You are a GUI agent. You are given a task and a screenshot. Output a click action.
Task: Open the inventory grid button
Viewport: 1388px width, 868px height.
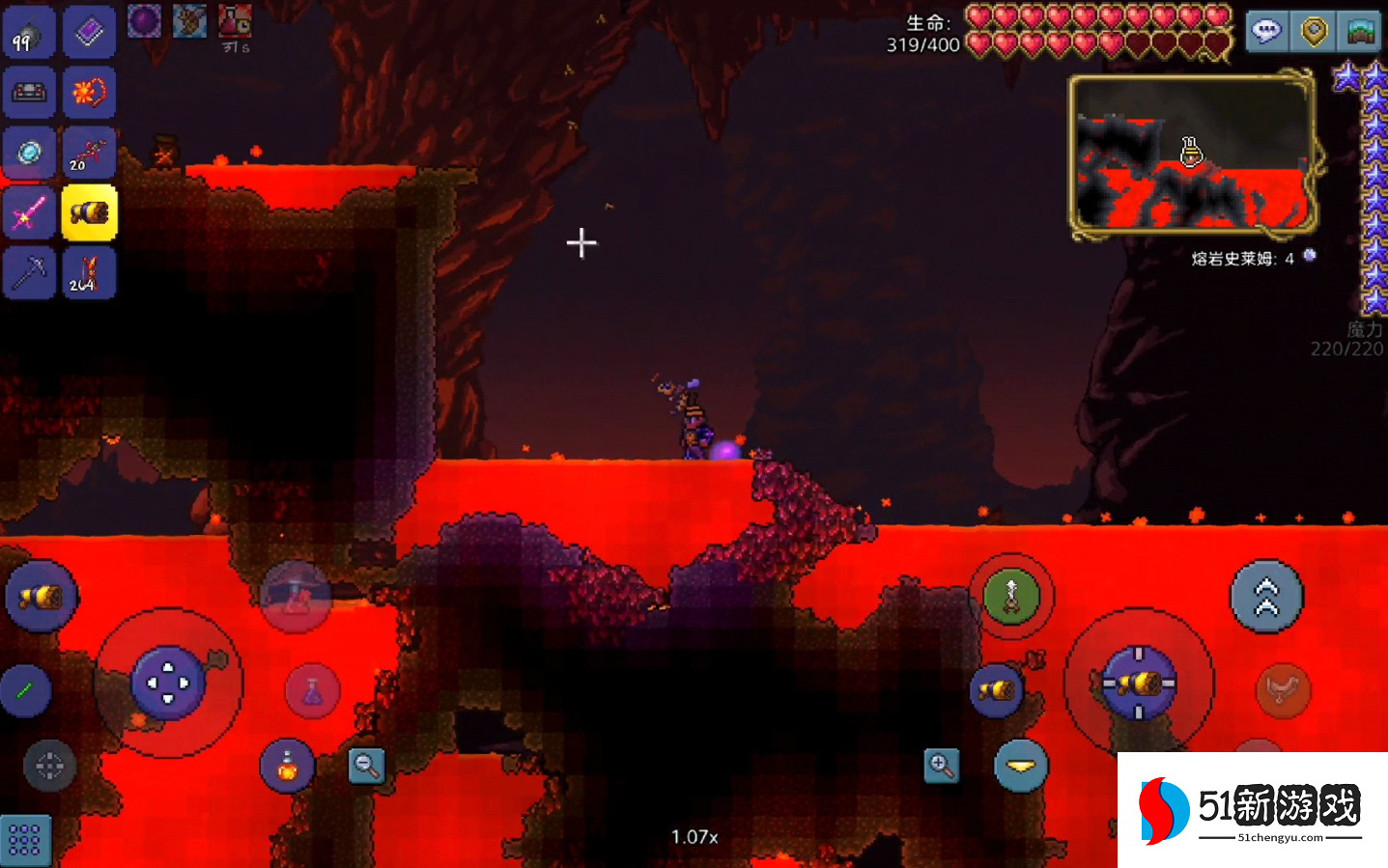(24, 839)
